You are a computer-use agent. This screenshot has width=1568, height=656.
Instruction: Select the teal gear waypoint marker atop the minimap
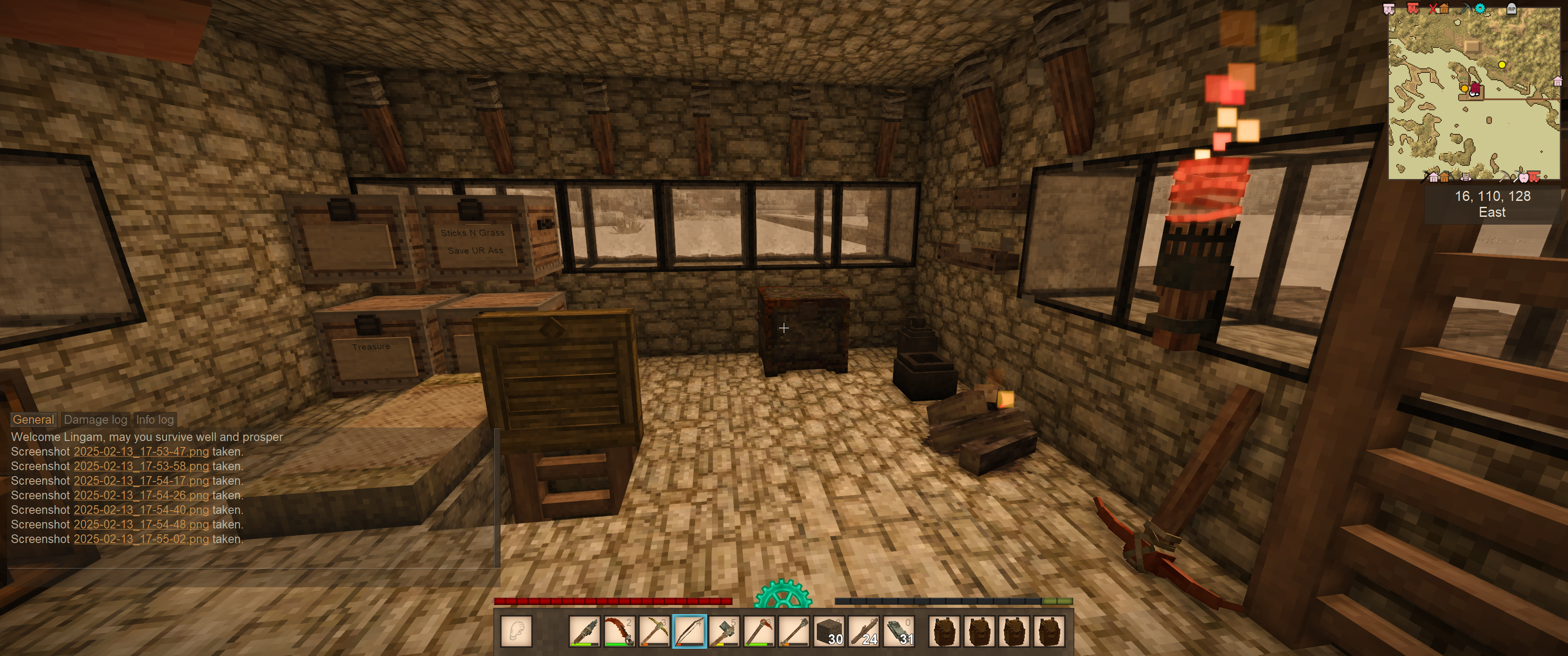(x=1480, y=9)
